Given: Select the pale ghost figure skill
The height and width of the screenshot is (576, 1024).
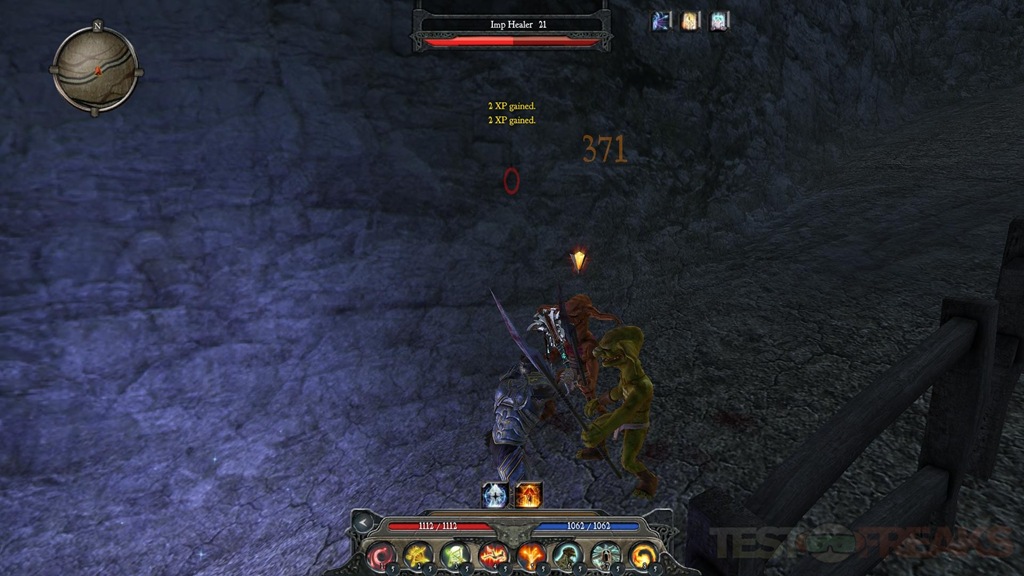Looking at the screenshot, I should [605, 554].
